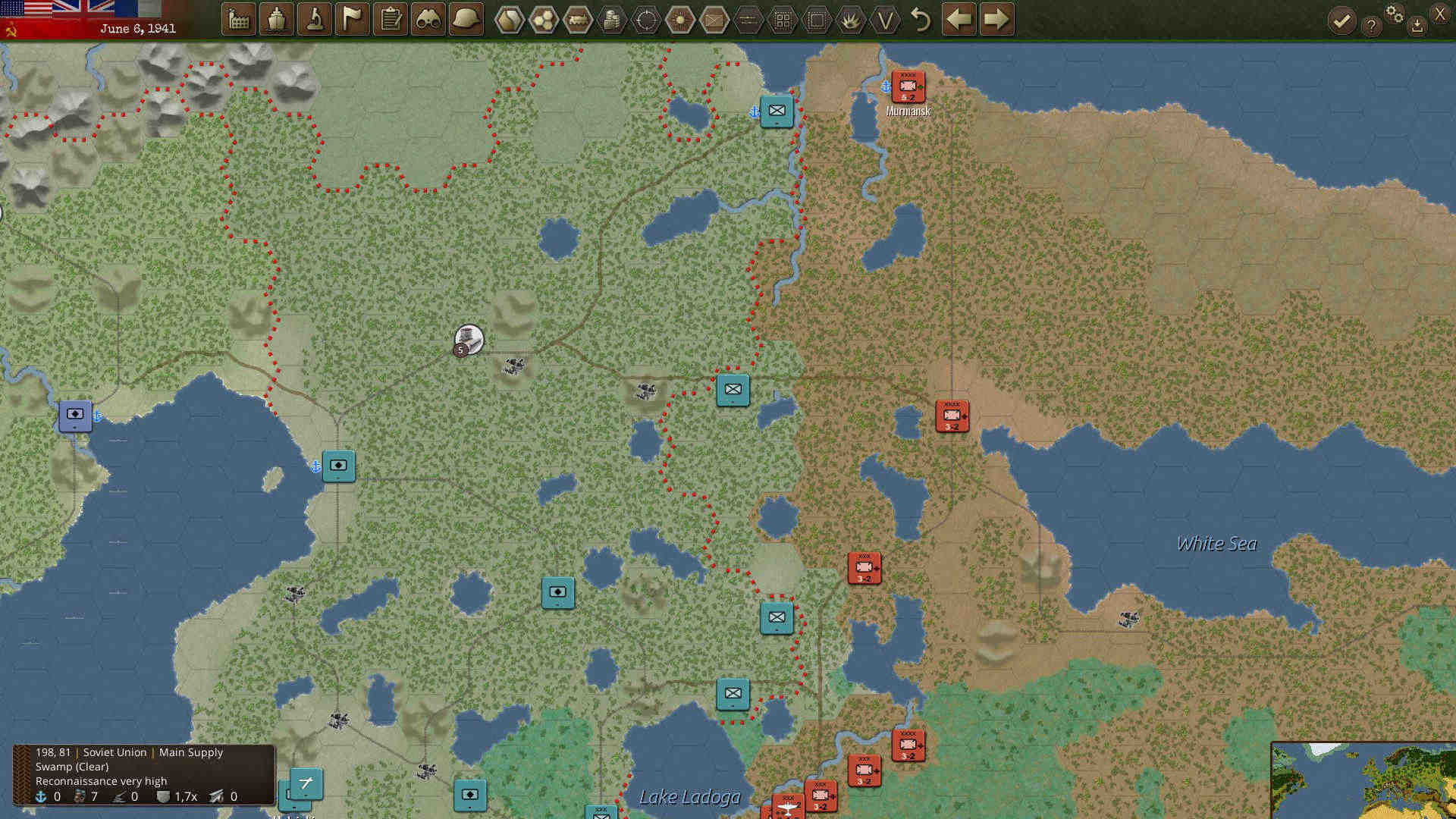This screenshot has width=1456, height=819.
Task: Open the naval convoy ship screen
Action: tap(277, 19)
